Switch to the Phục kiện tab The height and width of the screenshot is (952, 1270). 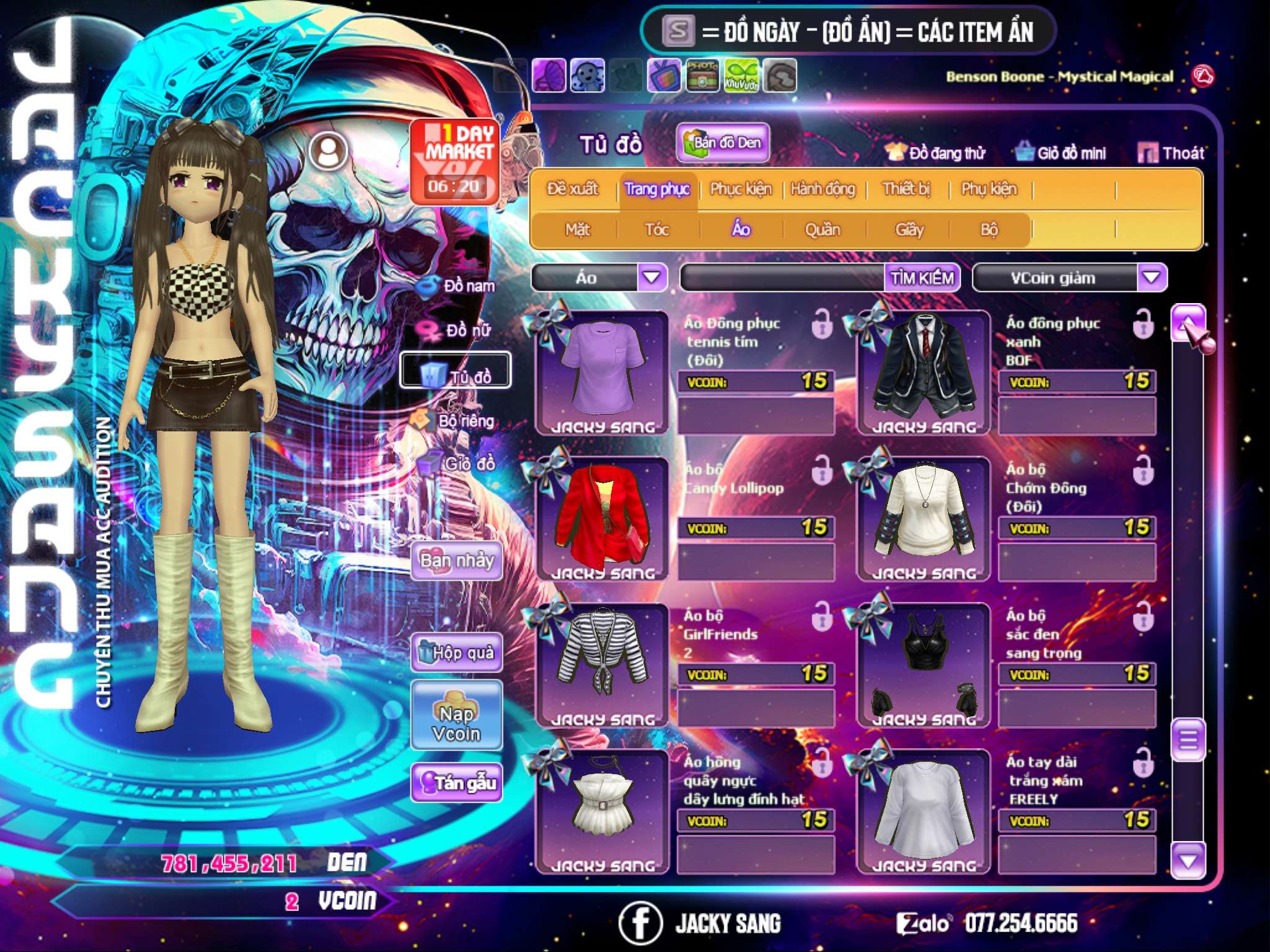tap(741, 189)
